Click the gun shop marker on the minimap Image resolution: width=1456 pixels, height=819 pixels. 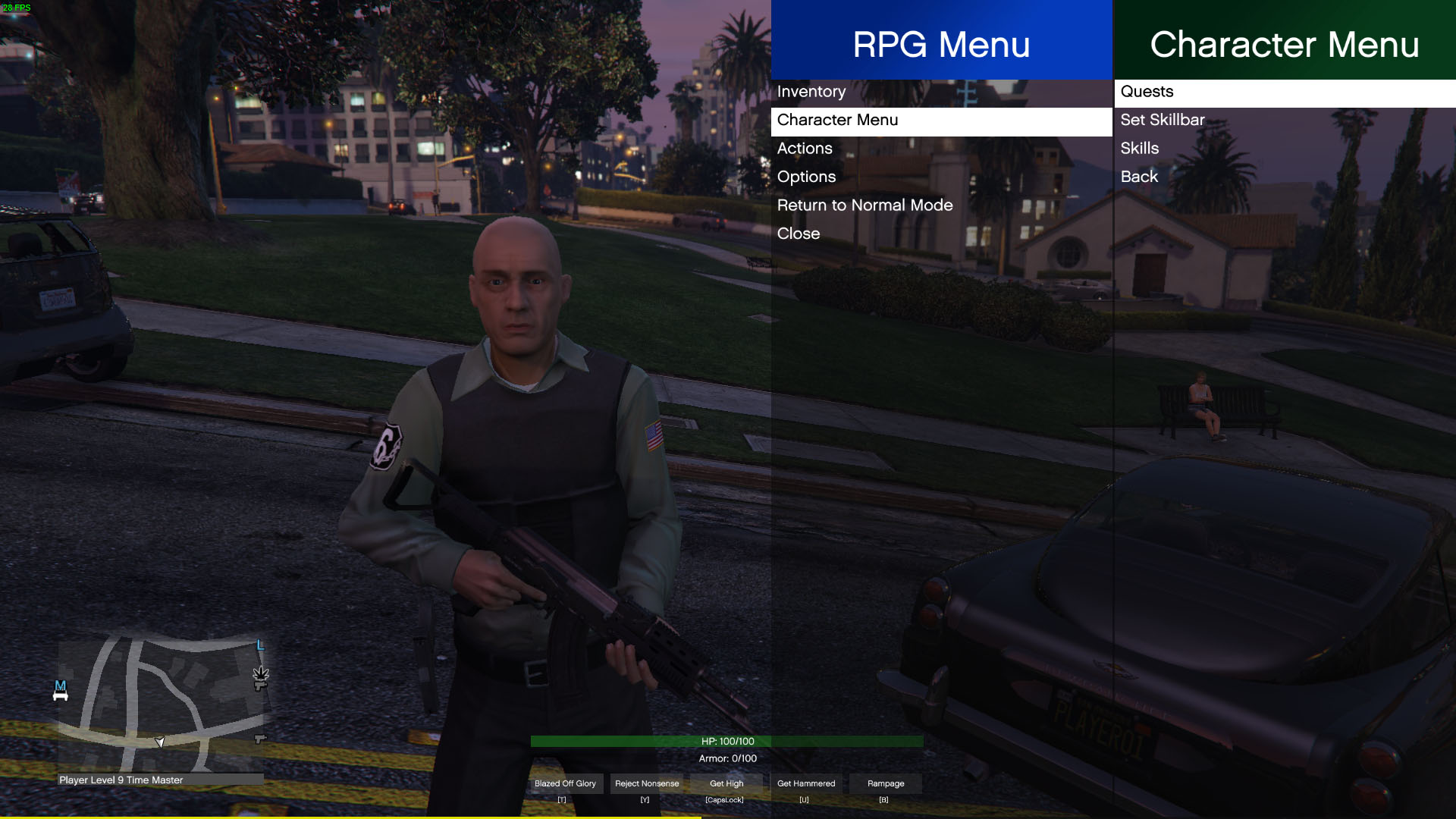tap(260, 738)
